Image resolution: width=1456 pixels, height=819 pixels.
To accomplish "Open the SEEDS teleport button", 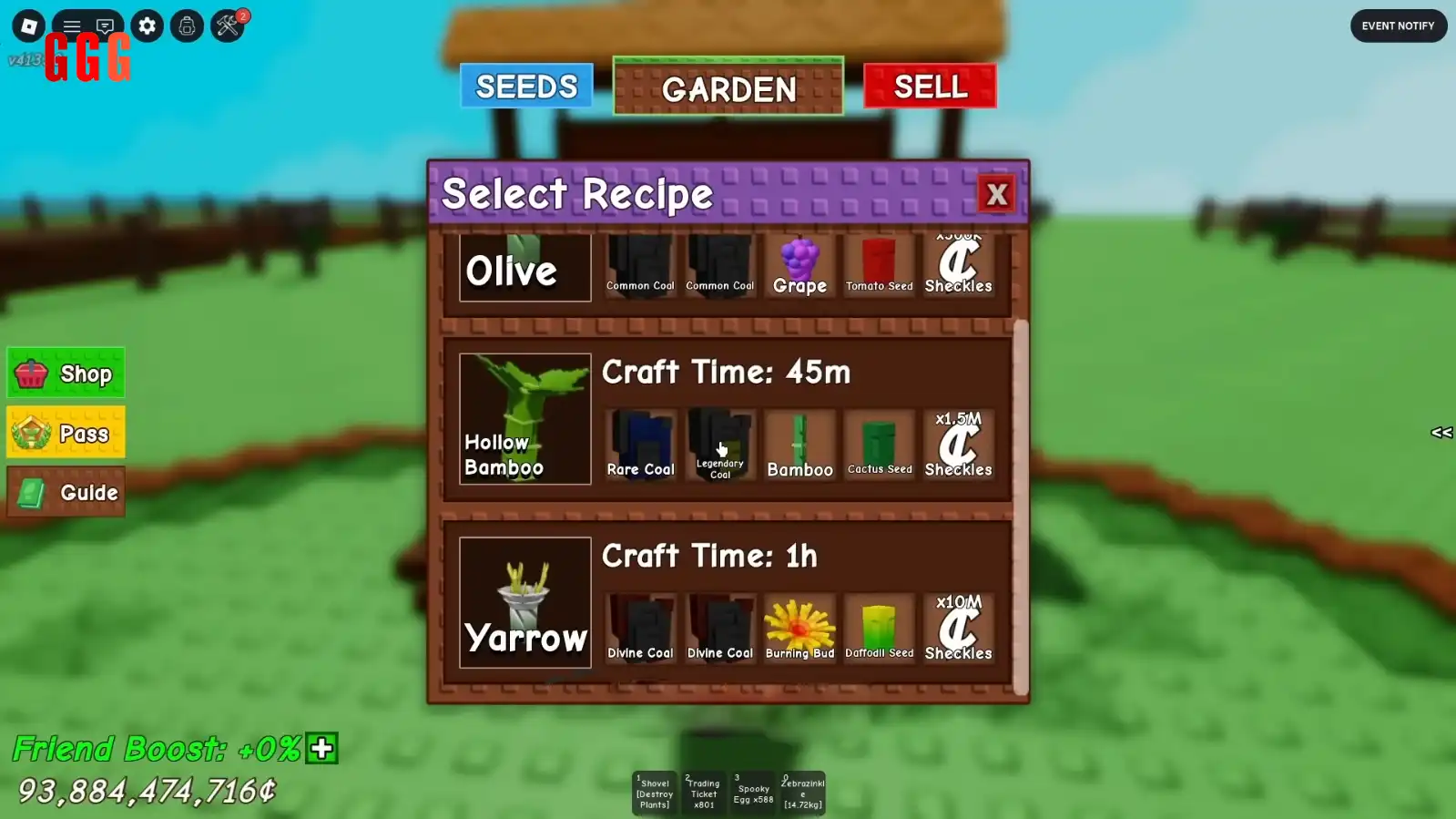I will coord(526,87).
